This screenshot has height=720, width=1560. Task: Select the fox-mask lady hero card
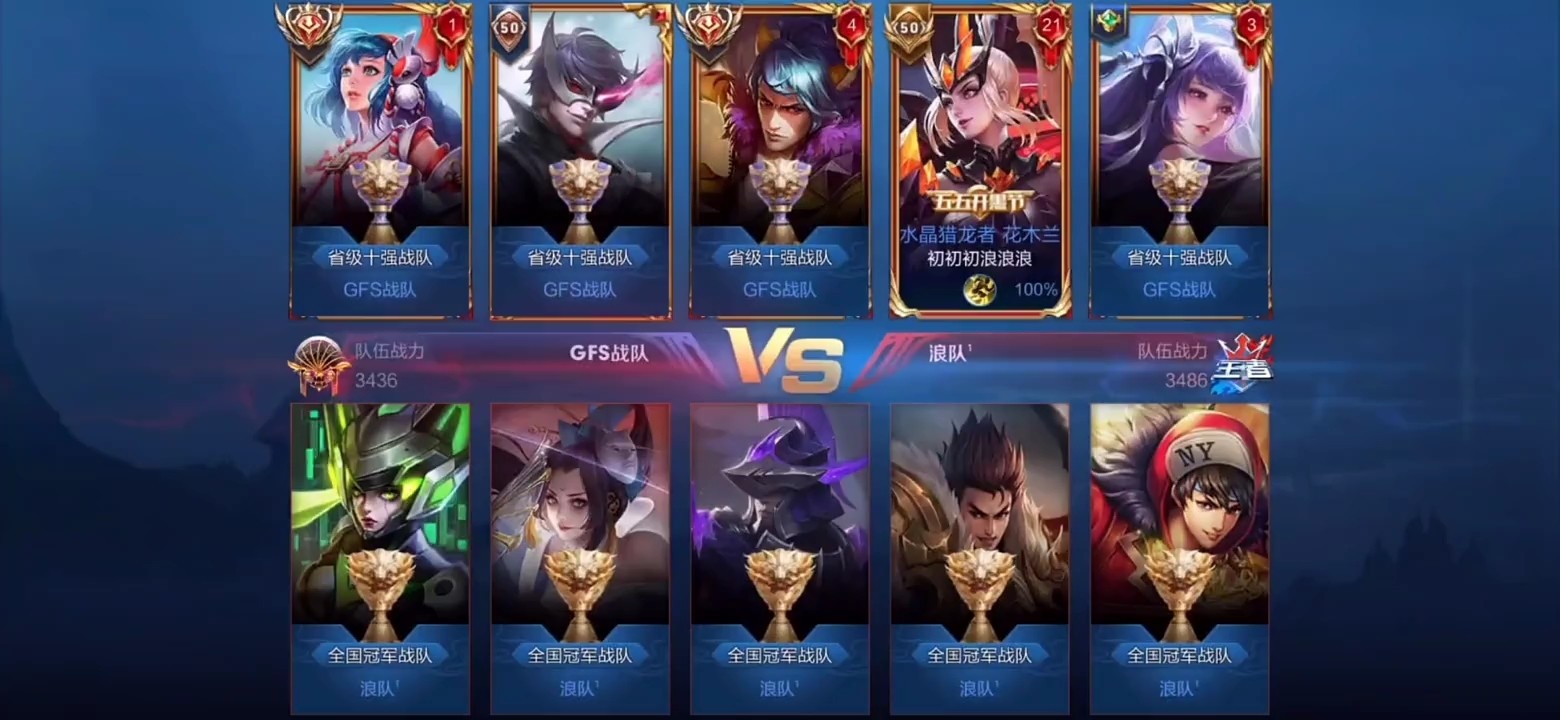click(580, 557)
